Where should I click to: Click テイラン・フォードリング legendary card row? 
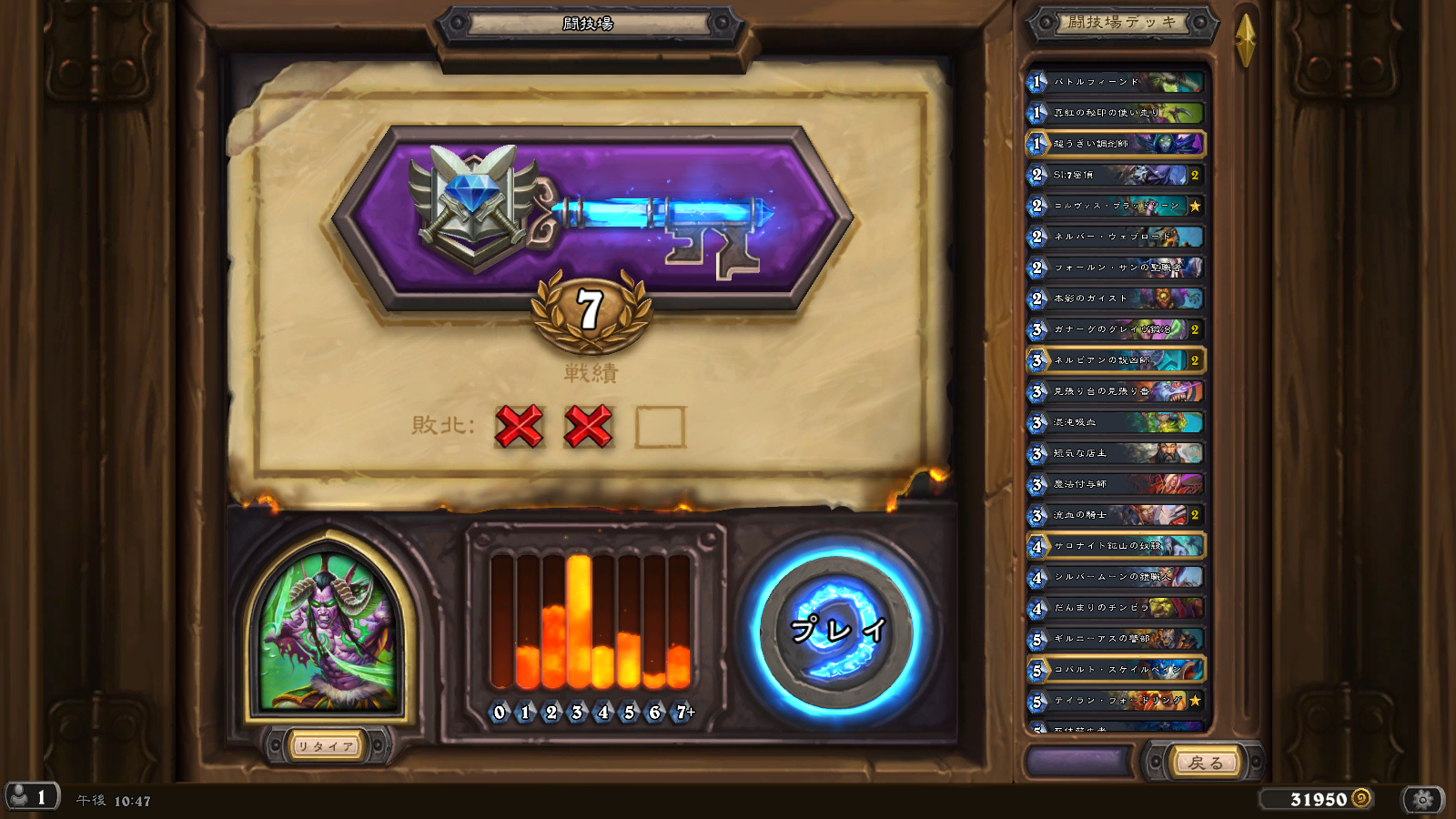point(1116,701)
